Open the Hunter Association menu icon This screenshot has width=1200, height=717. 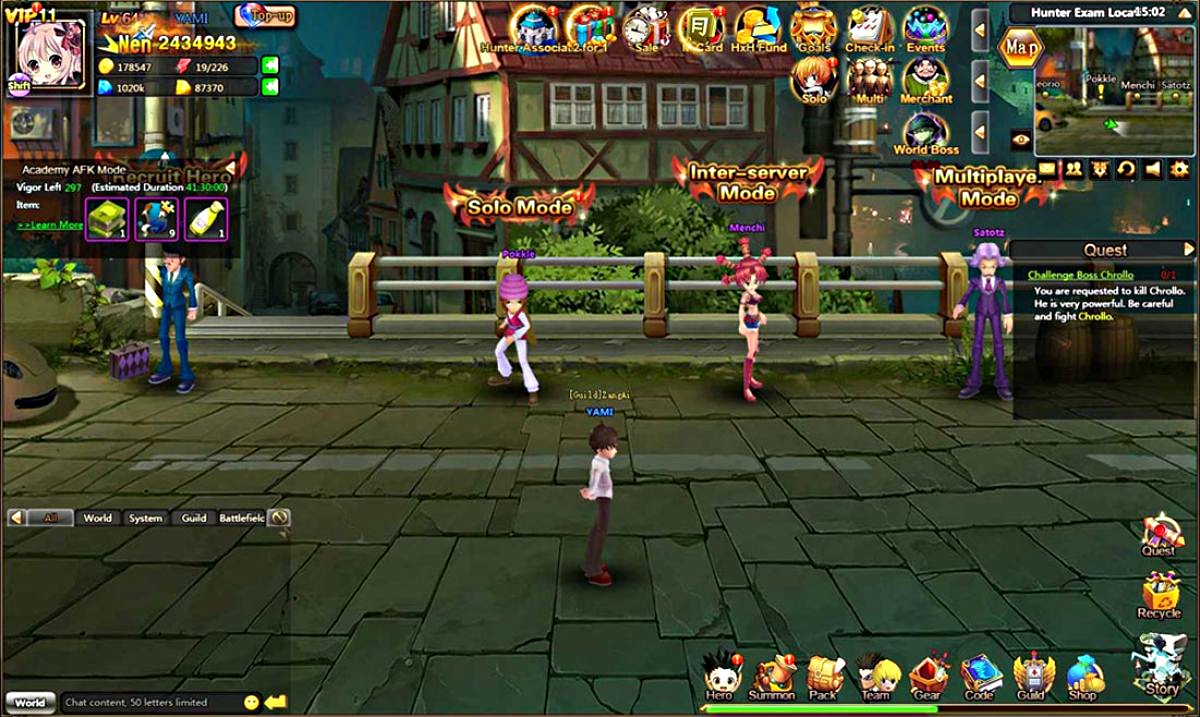[535, 28]
